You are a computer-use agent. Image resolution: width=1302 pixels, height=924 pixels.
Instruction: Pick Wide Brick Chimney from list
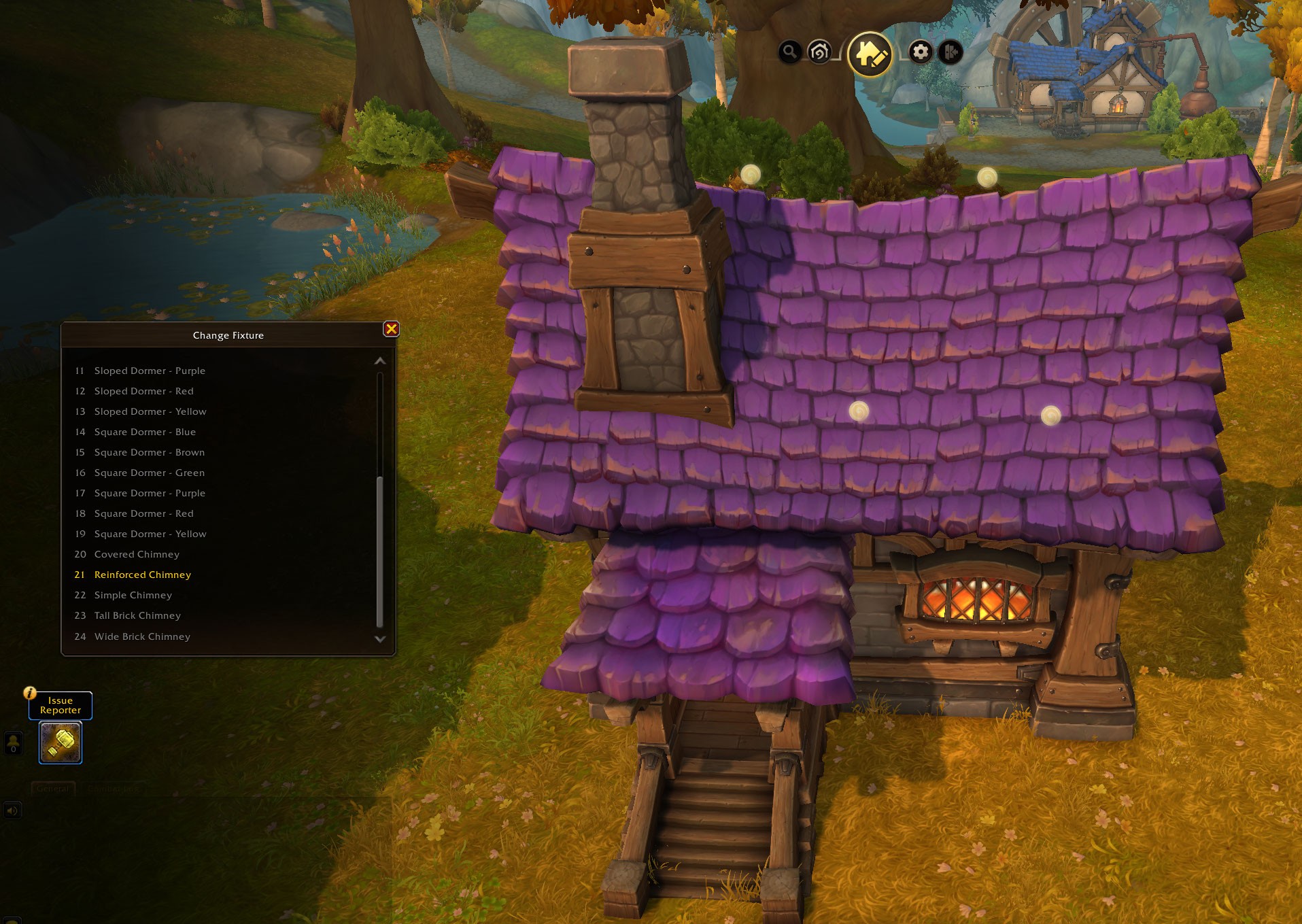(142, 636)
